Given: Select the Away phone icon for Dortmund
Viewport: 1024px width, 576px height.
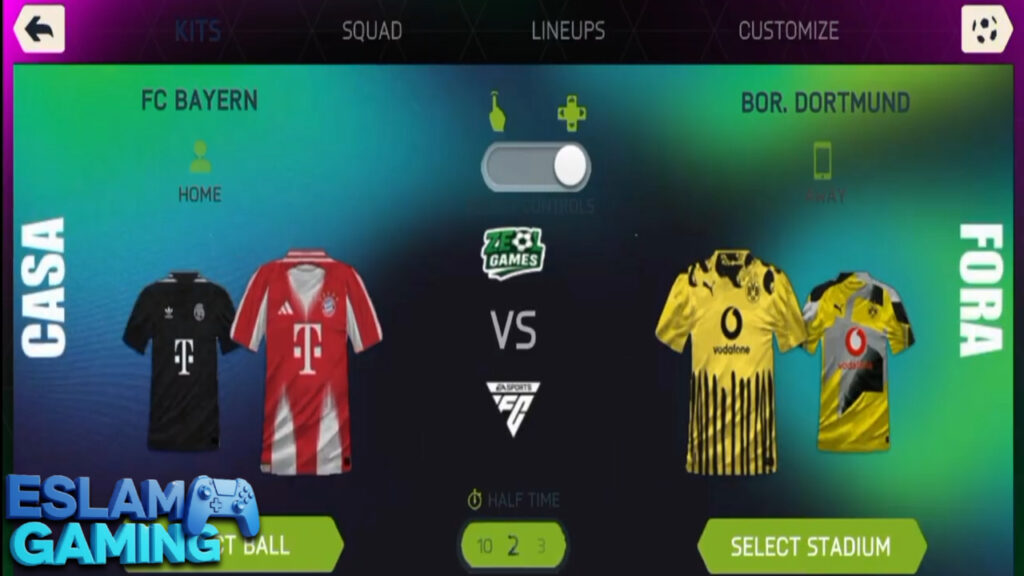Looking at the screenshot, I should (823, 160).
